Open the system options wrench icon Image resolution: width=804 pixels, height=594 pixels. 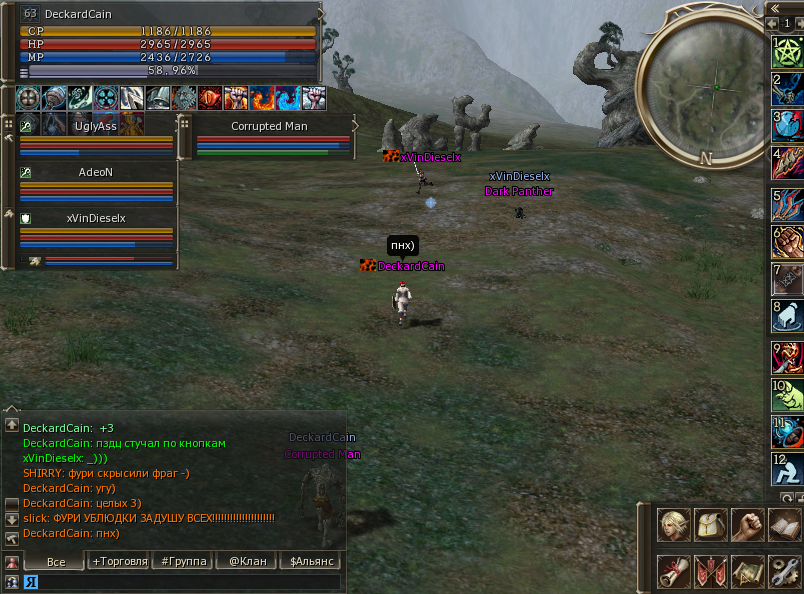tap(784, 571)
